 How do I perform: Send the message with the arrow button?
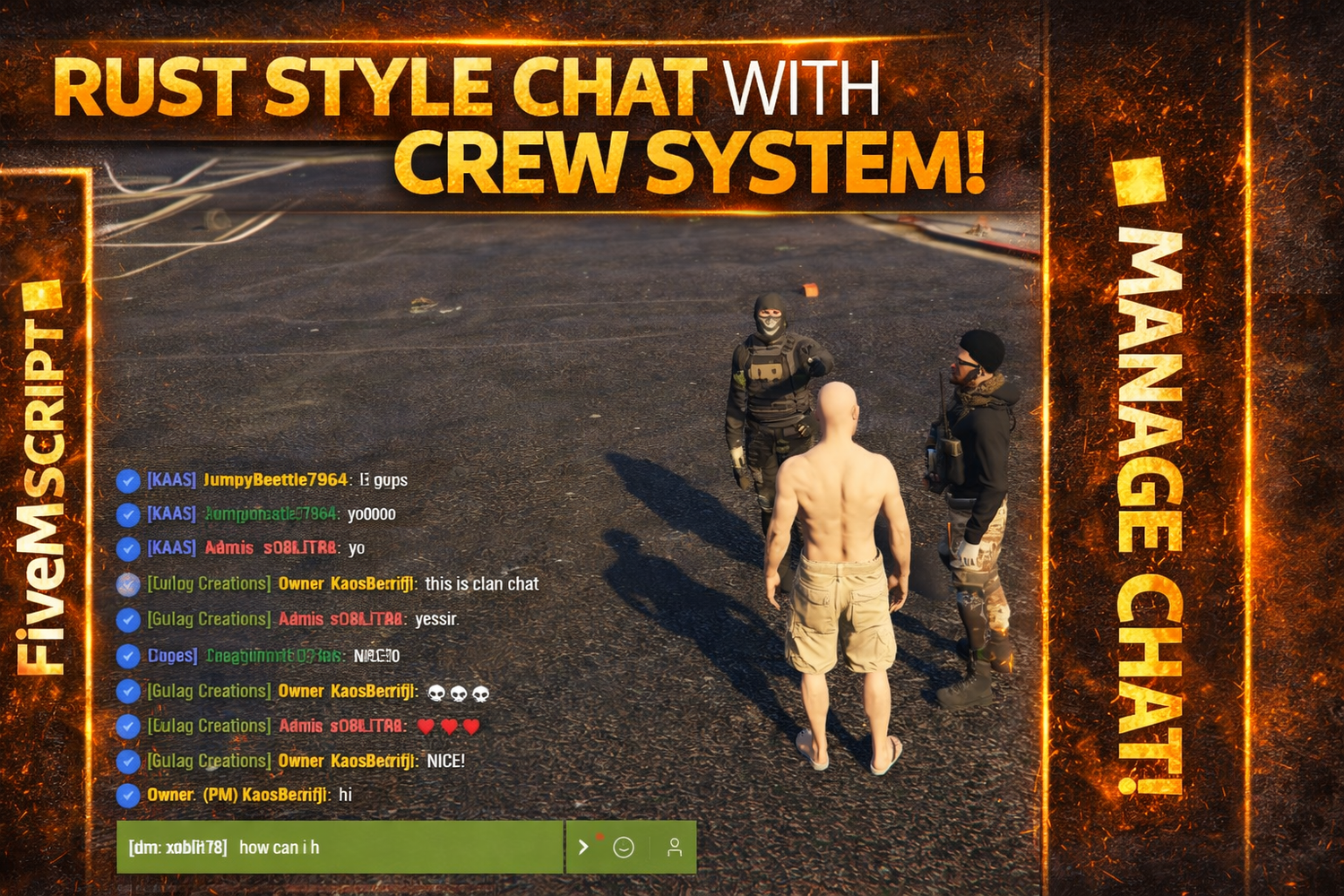pos(583,847)
